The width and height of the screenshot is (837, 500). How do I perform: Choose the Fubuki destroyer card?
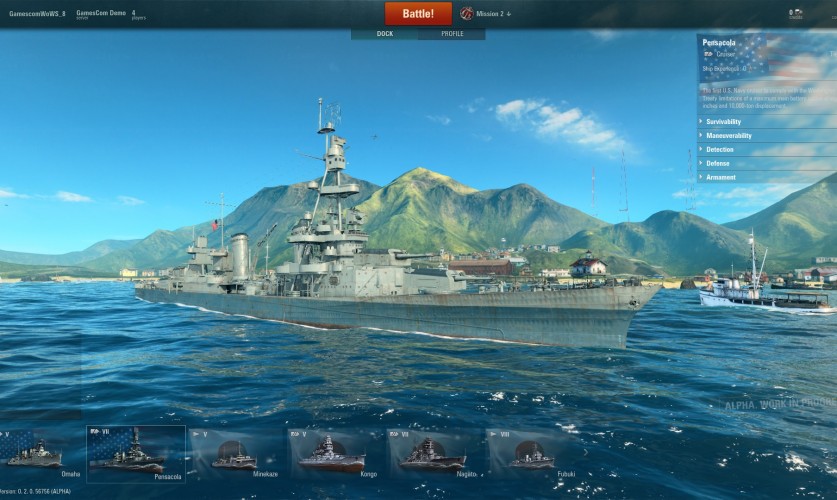pos(533,453)
